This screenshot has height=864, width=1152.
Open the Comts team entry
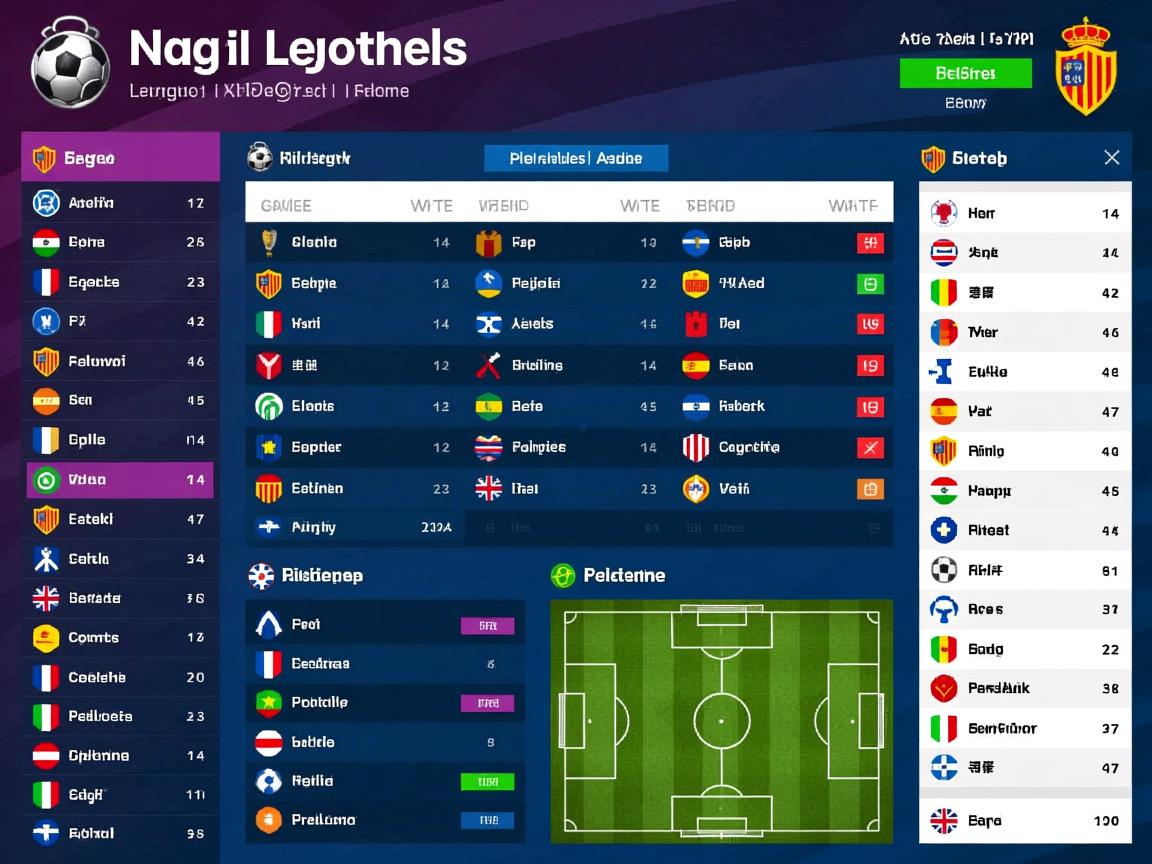pyautogui.click(x=120, y=638)
